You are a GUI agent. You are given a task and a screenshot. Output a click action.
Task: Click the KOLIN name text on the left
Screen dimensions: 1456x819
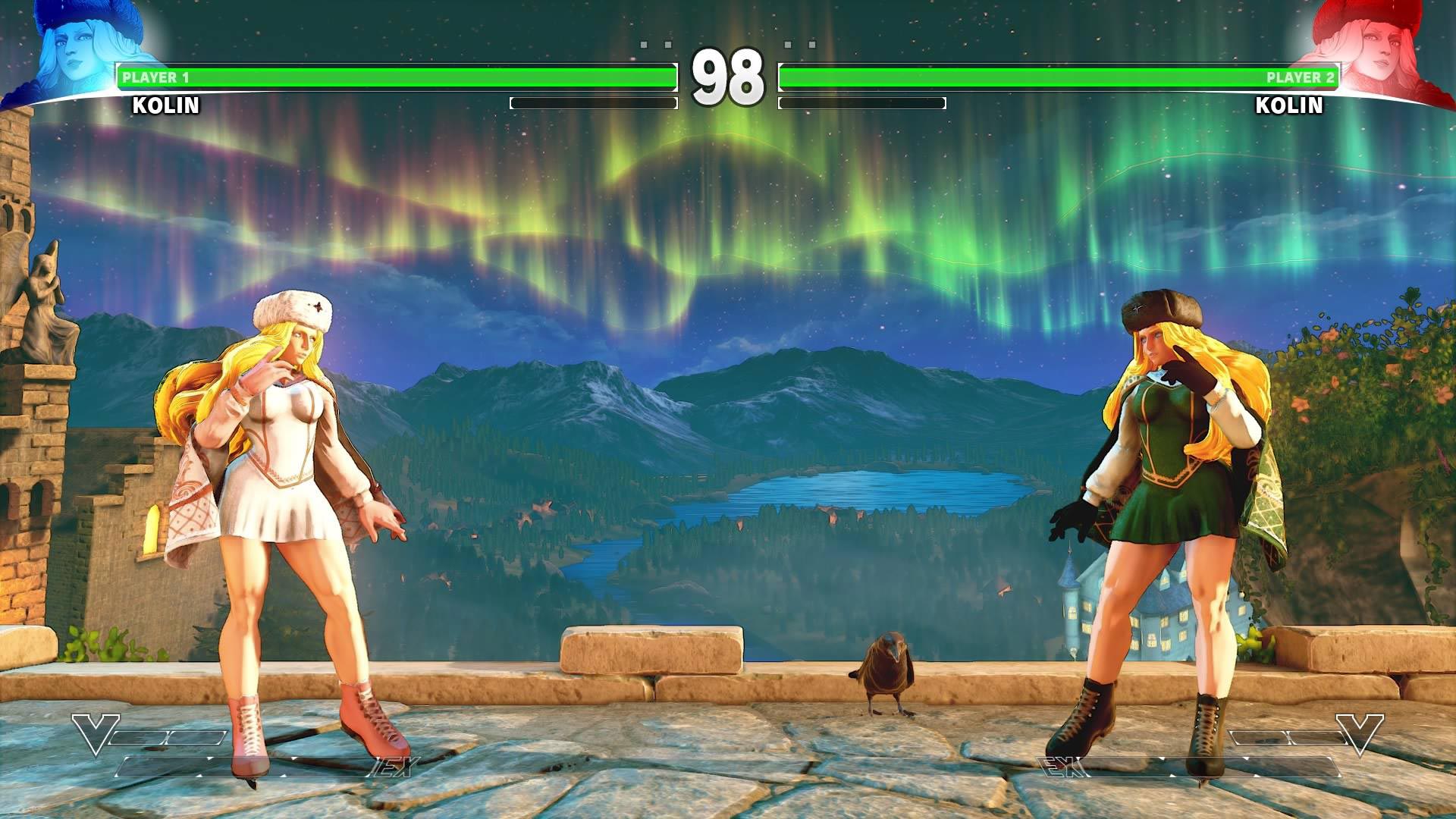165,106
